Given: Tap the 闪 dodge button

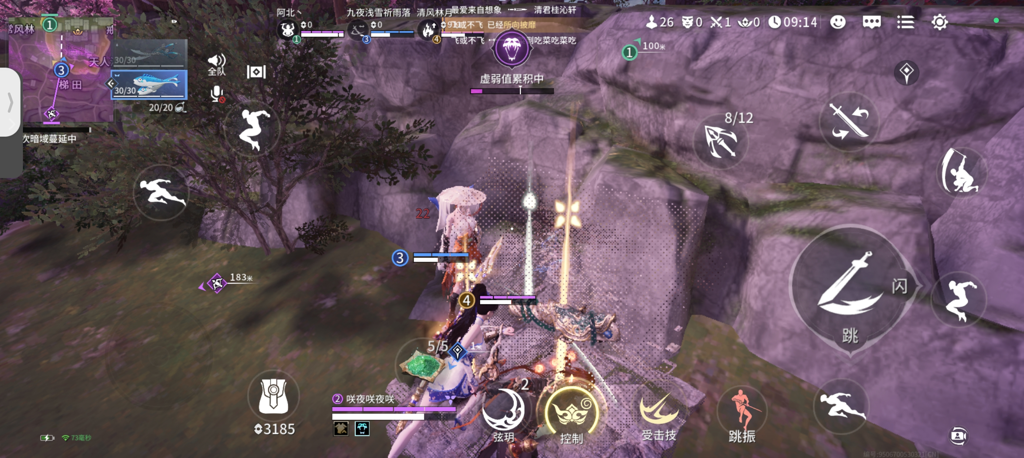Looking at the screenshot, I should coord(899,286).
